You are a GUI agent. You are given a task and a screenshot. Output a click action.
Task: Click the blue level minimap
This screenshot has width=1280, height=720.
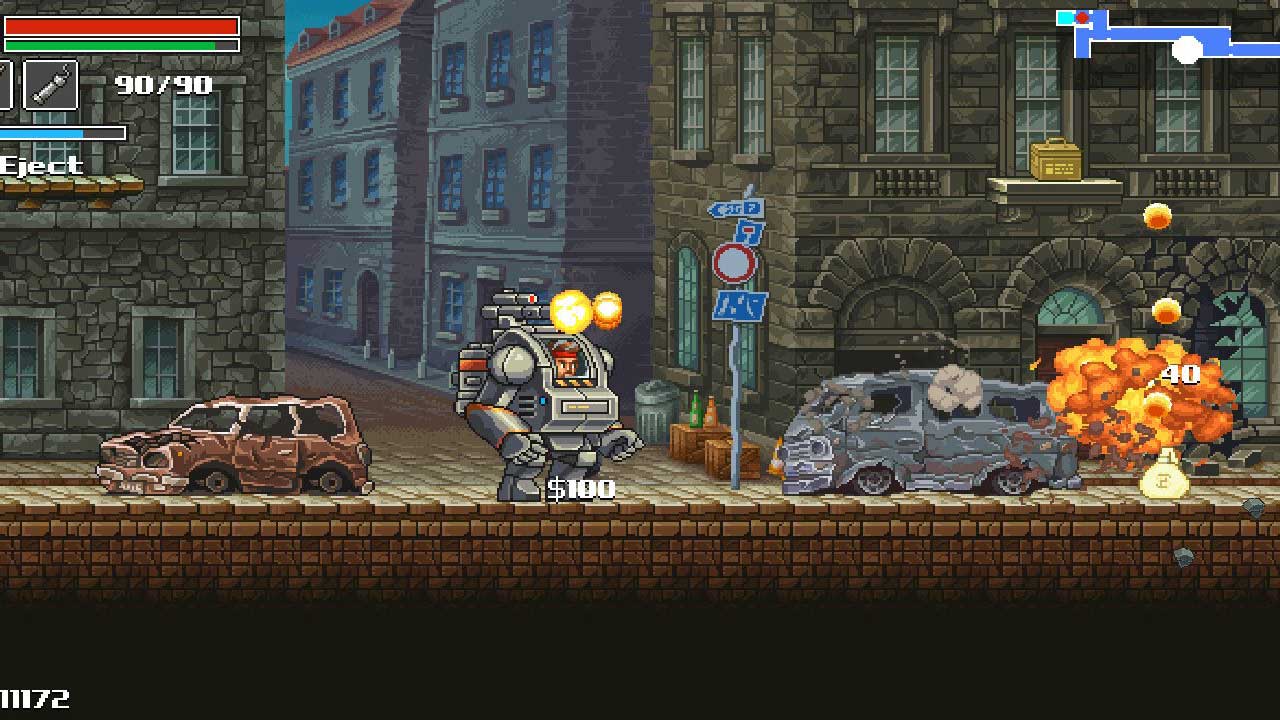coord(1160,40)
